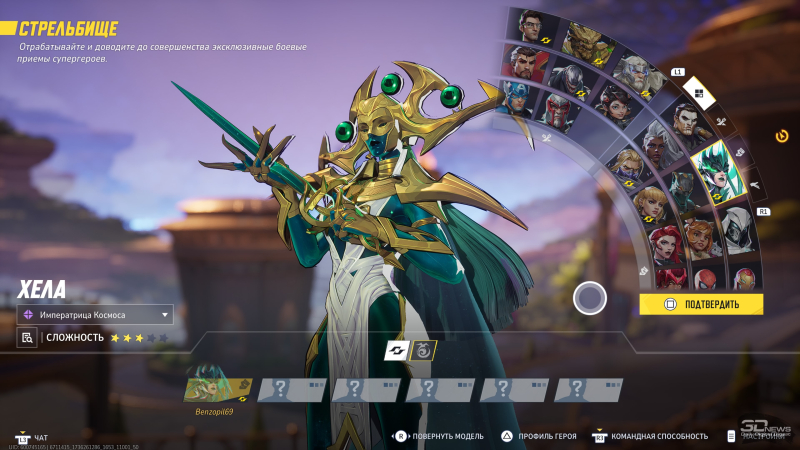Click Benzopil69's player card
800x450 pixels.
click(218, 390)
